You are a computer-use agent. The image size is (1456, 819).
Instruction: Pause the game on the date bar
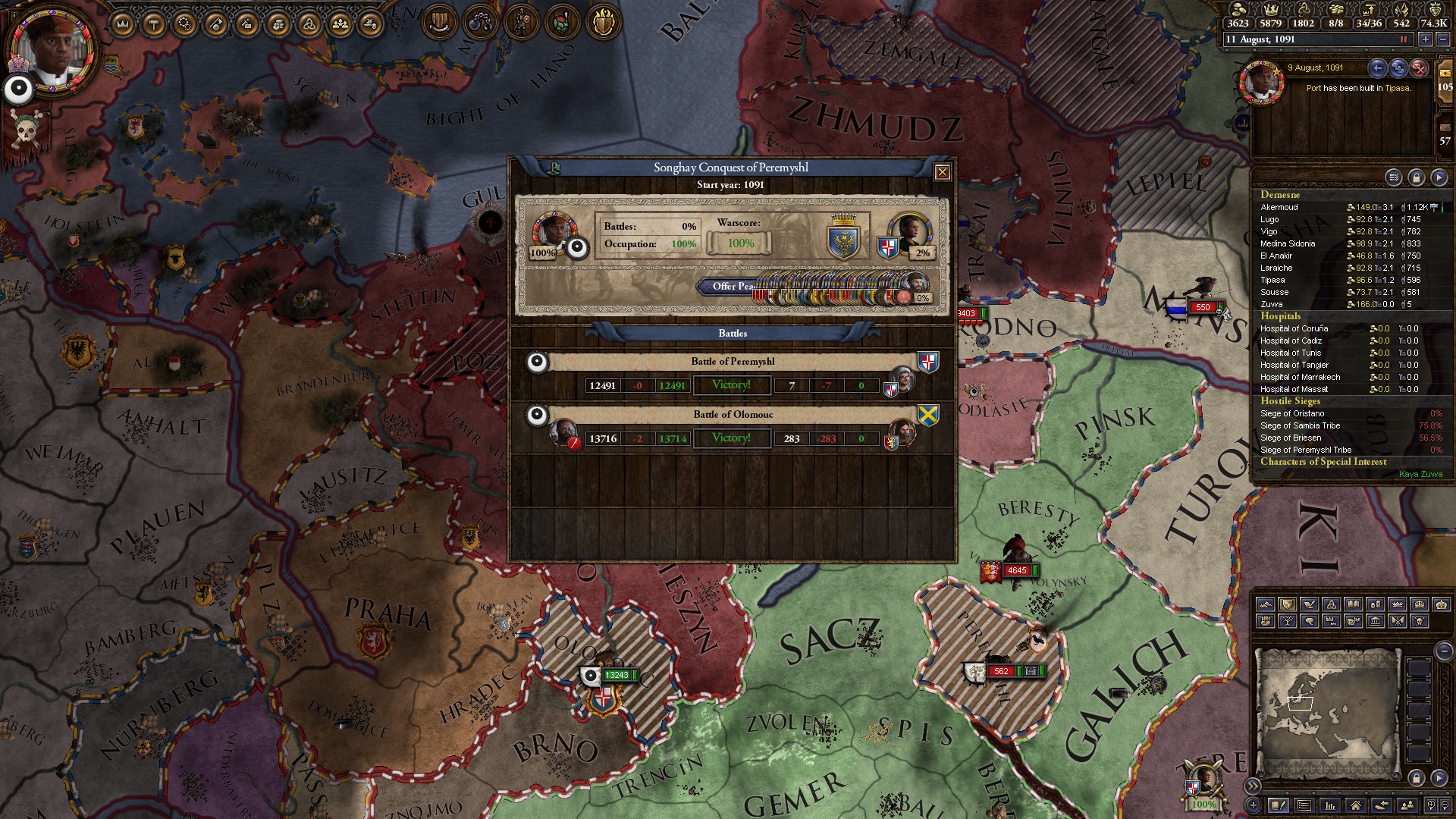pyautogui.click(x=1404, y=40)
